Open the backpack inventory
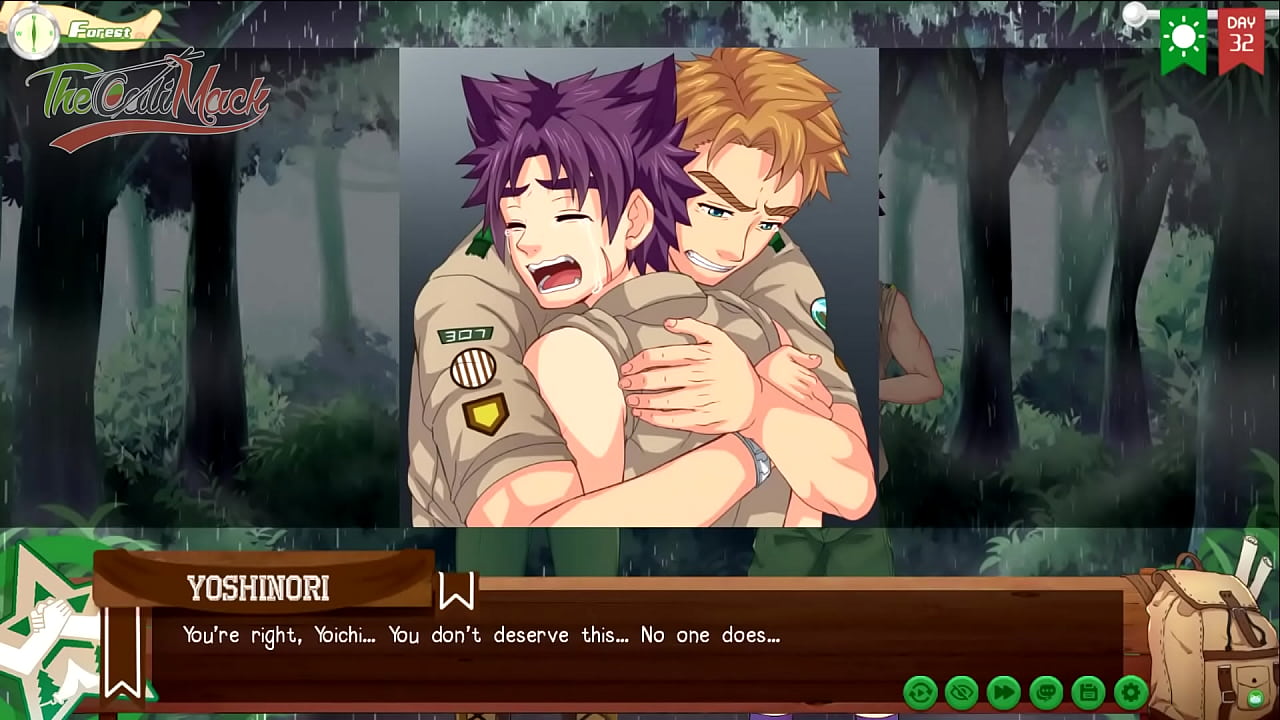The image size is (1280, 720). pyautogui.click(x=1205, y=630)
